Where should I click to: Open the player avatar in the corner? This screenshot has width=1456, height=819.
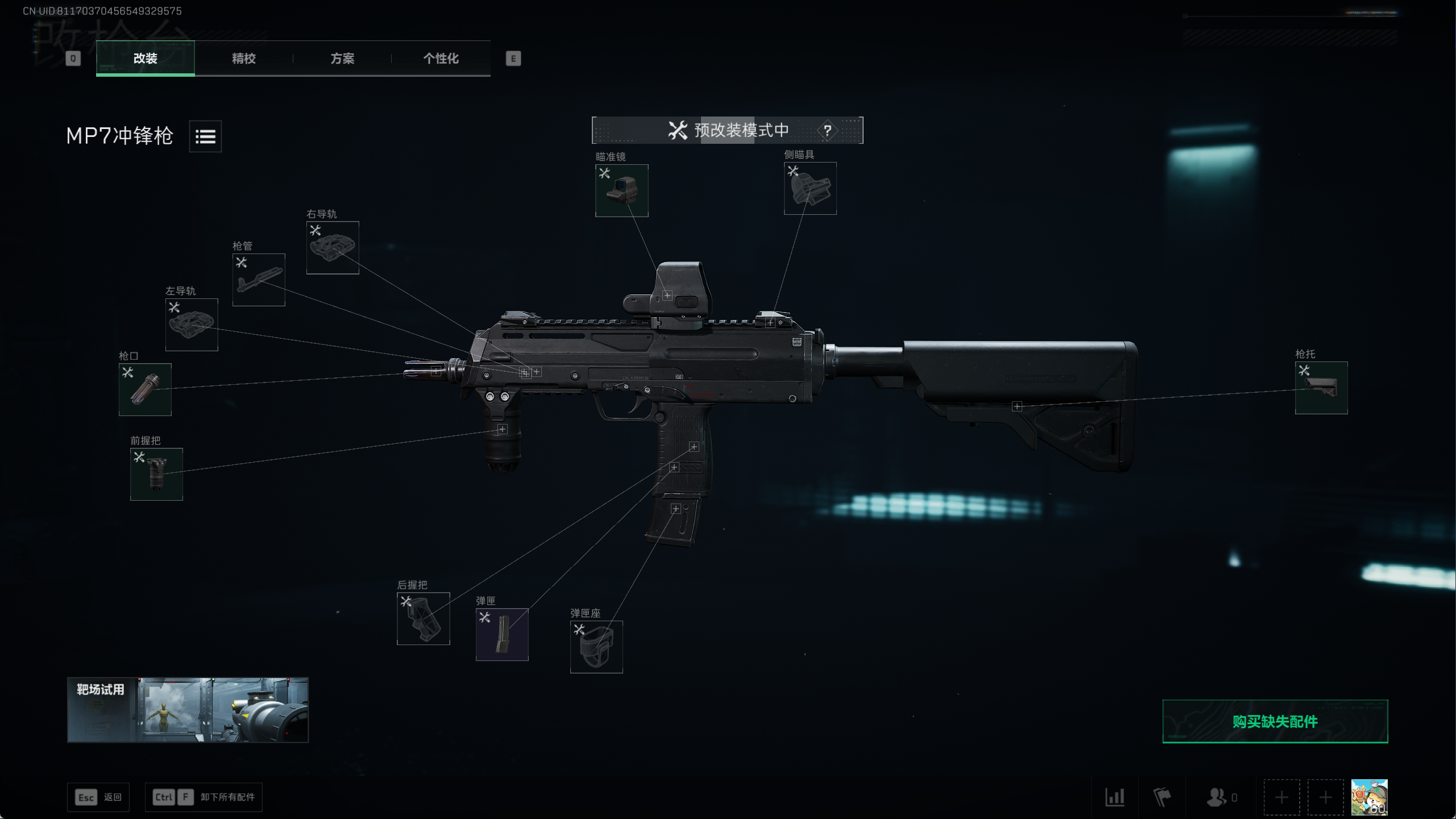pos(1368,797)
